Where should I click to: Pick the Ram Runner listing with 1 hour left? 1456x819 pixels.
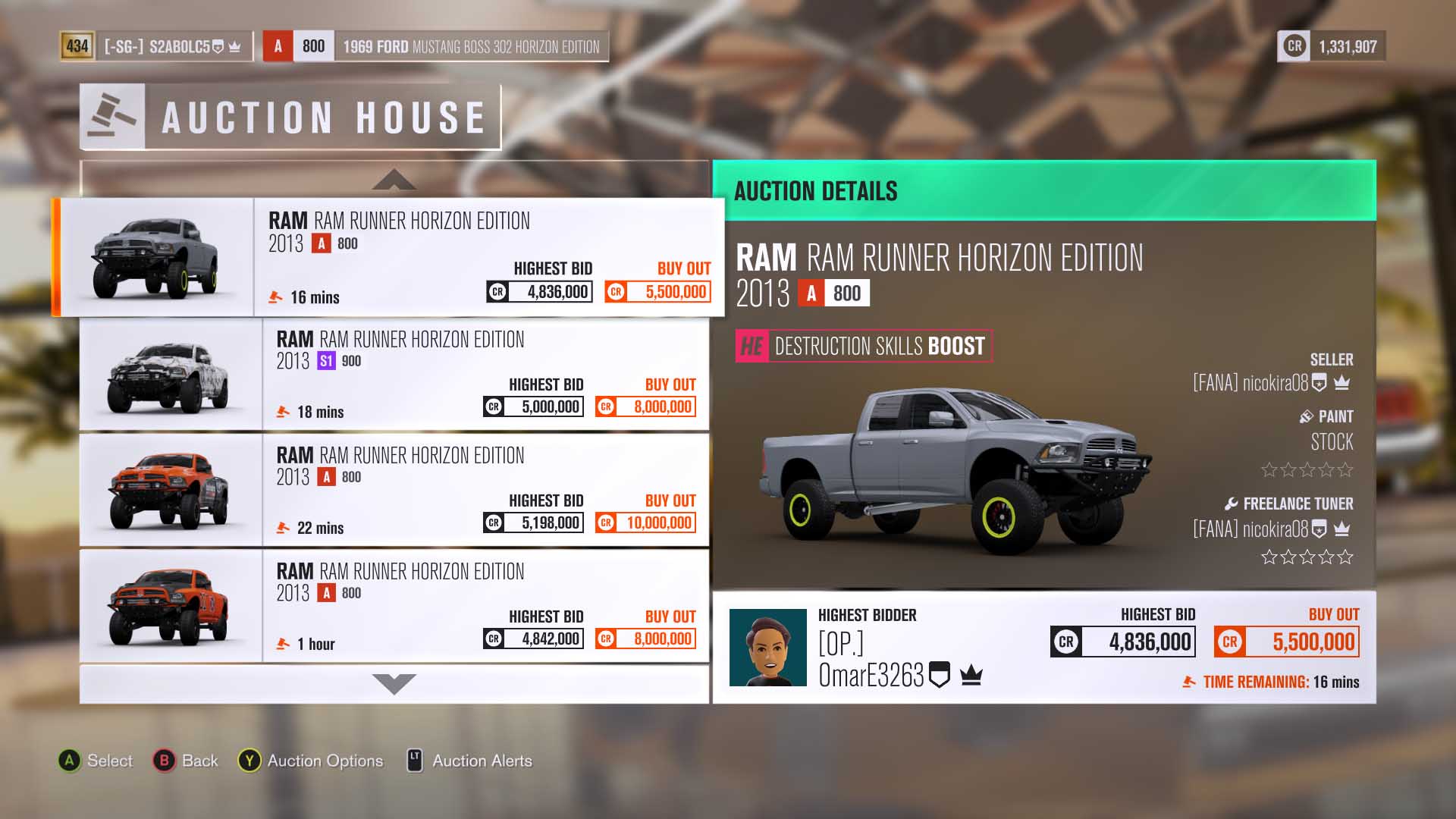(x=485, y=606)
